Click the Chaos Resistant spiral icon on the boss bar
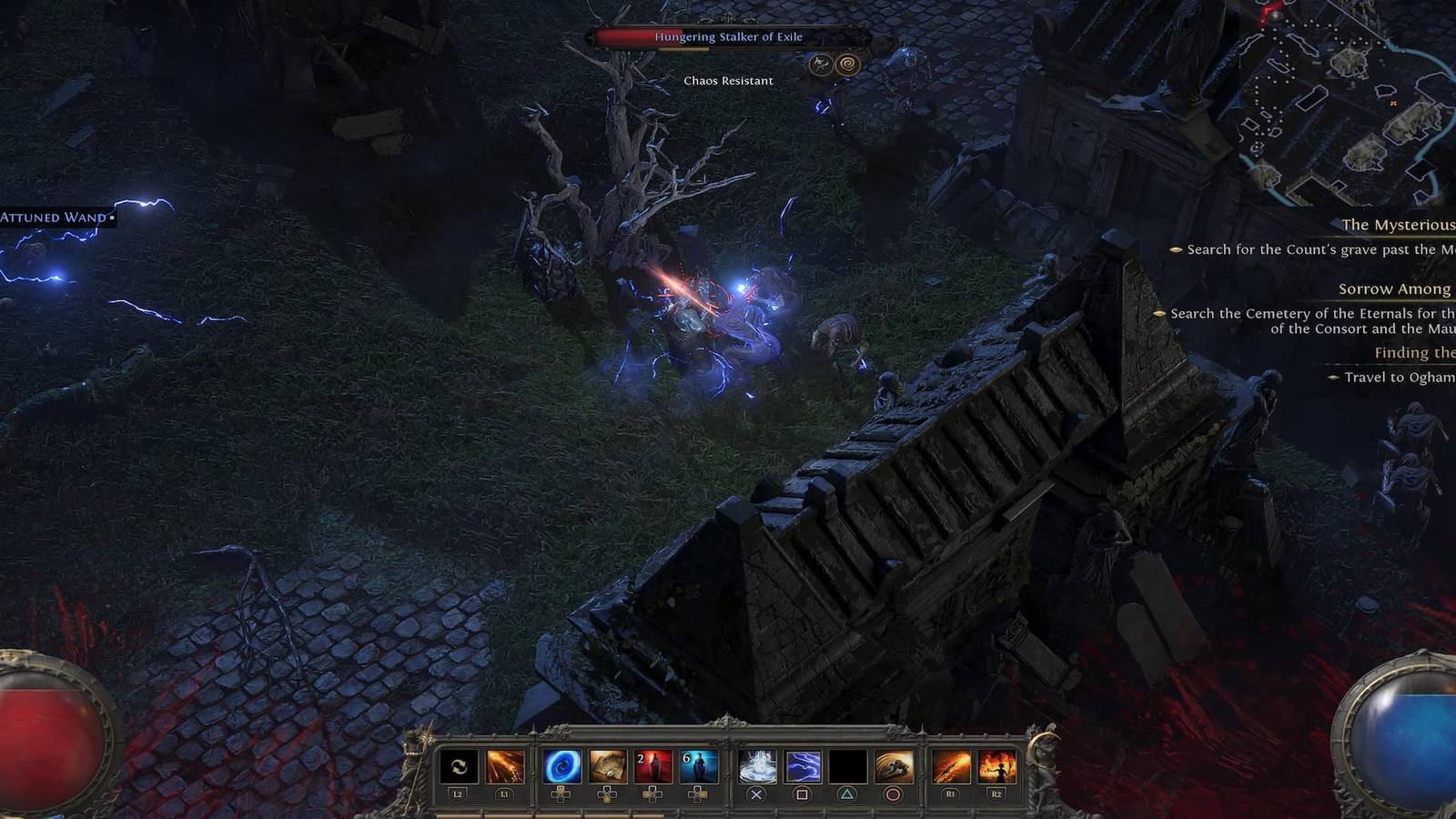Viewport: 1456px width, 819px height. [x=849, y=64]
